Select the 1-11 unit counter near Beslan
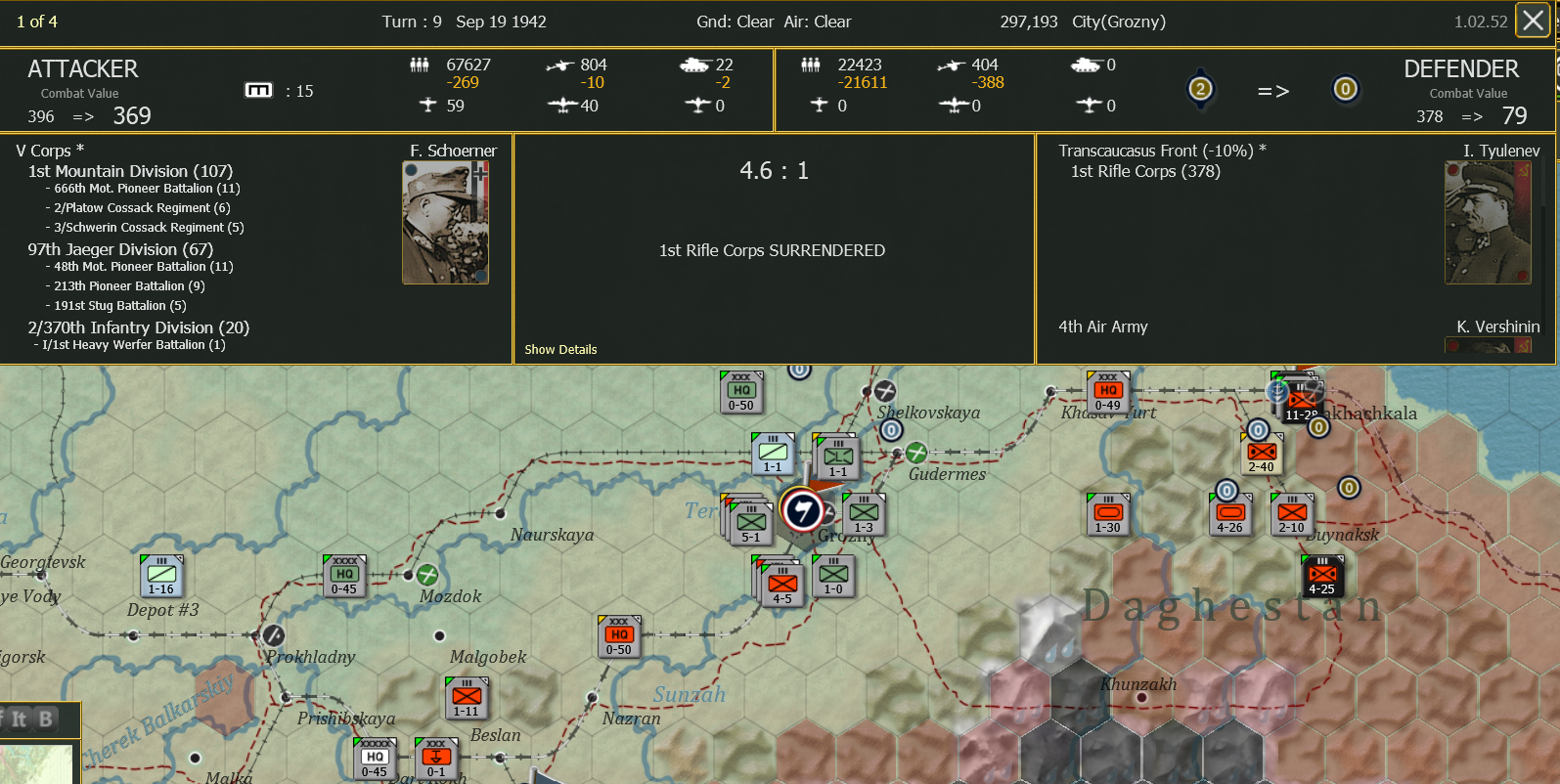Viewport: 1560px width, 784px height. click(x=467, y=696)
